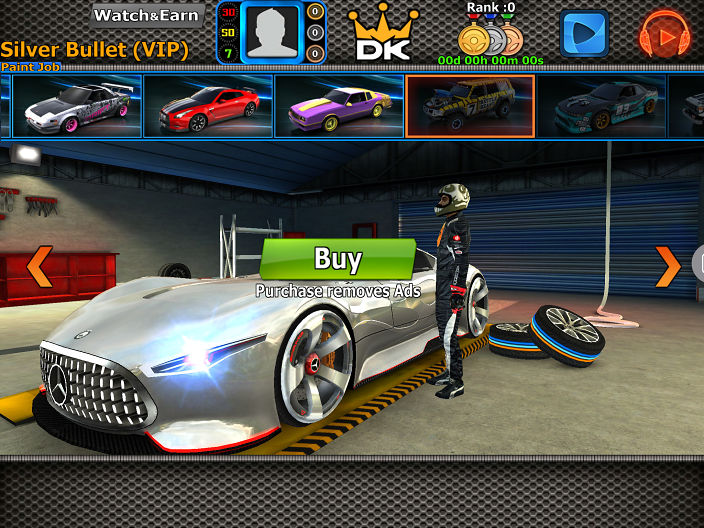Select the white car with pink wheels
The image size is (704, 528).
click(x=77, y=106)
